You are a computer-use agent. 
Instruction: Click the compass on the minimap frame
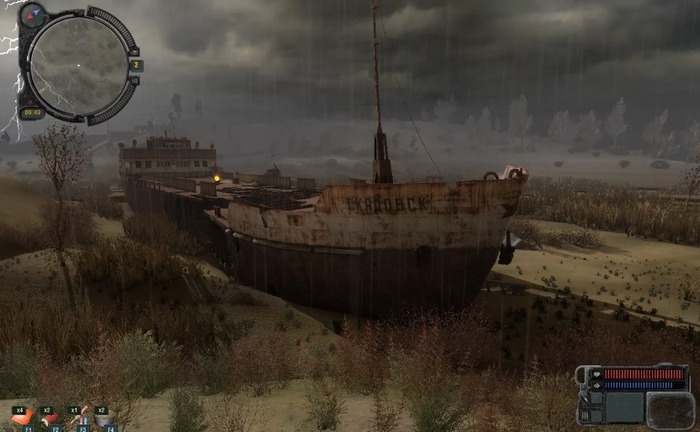(x=33, y=15)
